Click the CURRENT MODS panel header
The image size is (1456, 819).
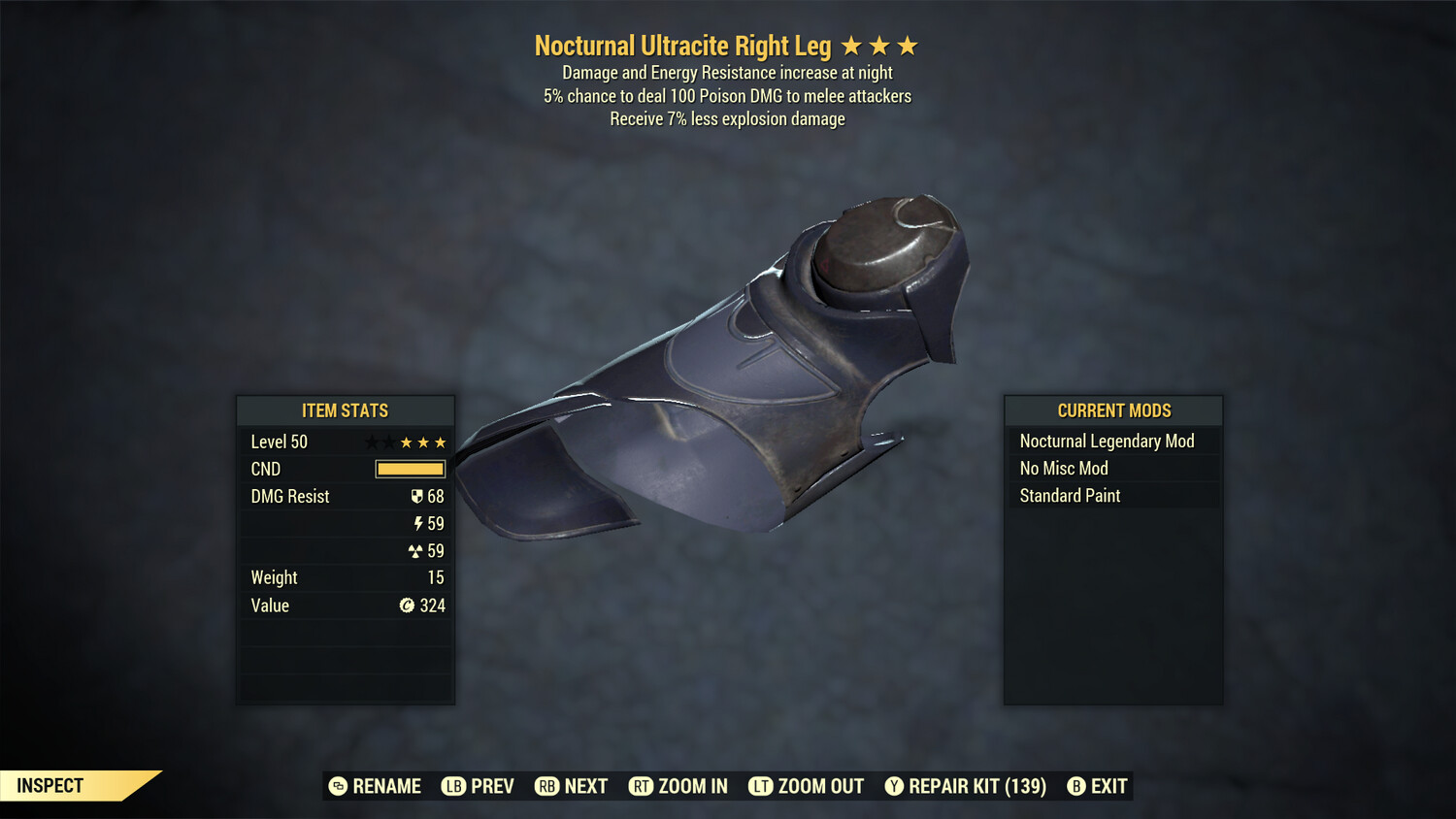click(x=1112, y=409)
